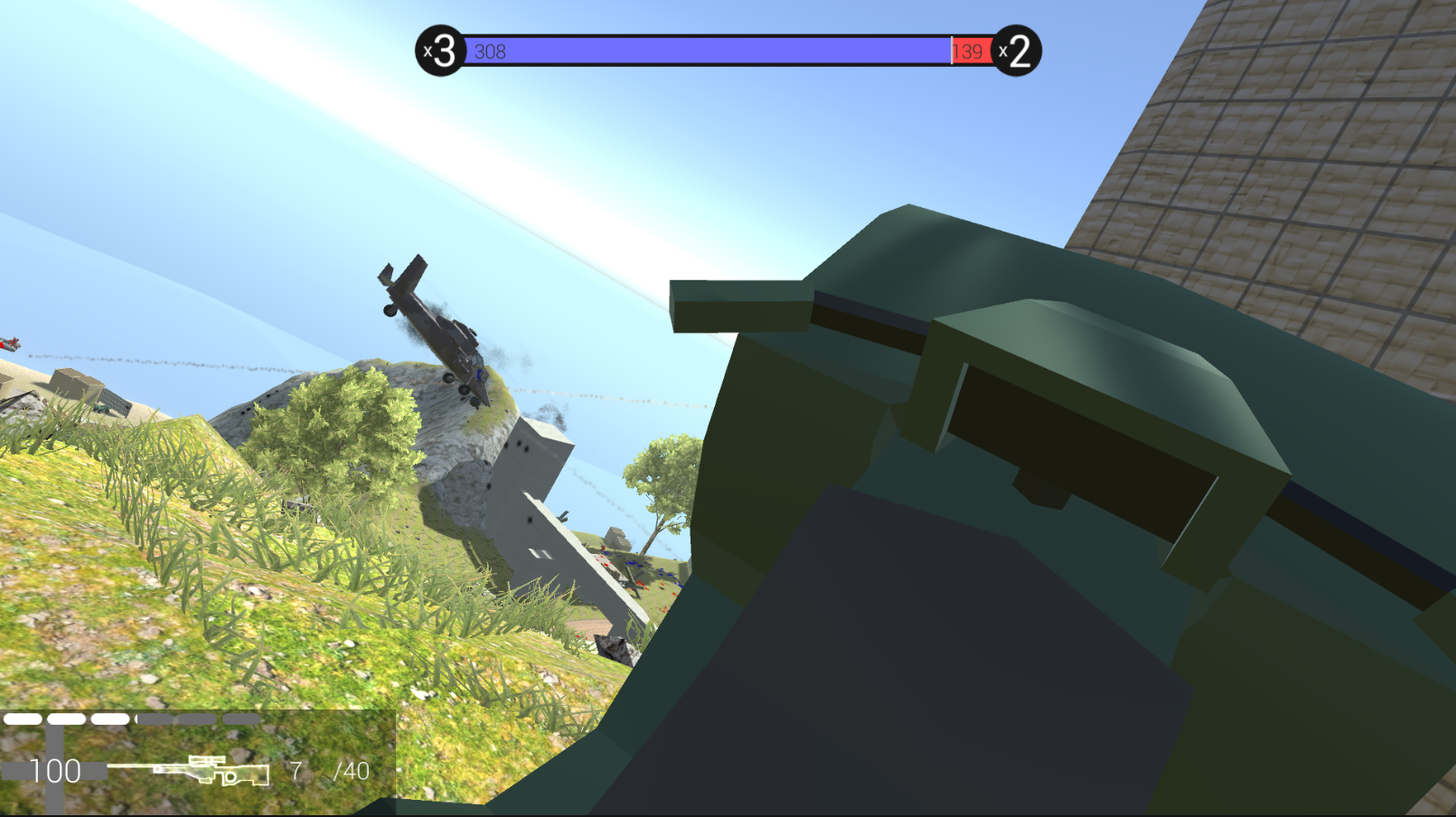Select the third white equipment pip

point(109,718)
